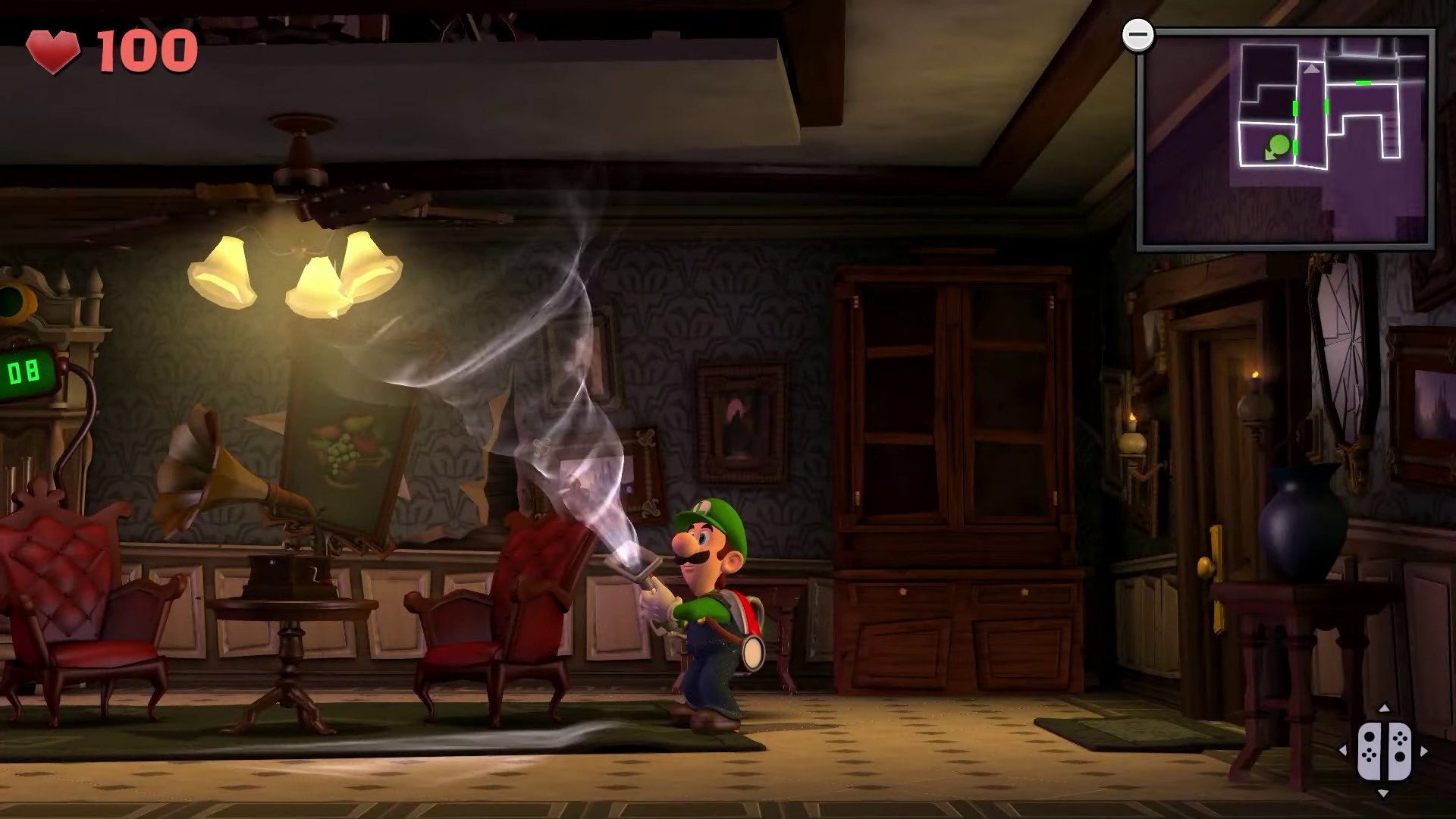Click Luigi's green player marker on the minimap
This screenshot has width=1456, height=819.
(1279, 144)
